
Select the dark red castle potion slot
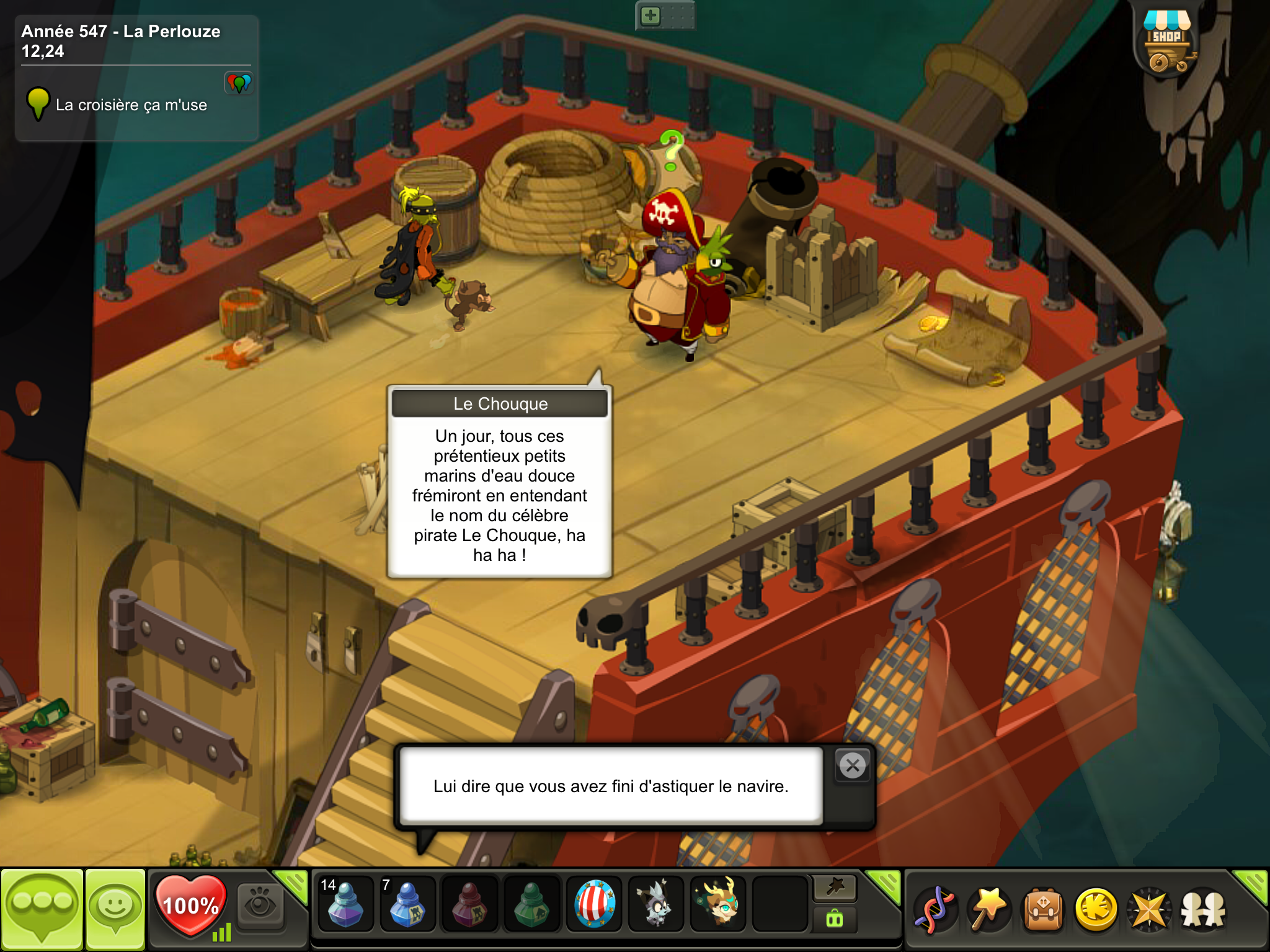pos(469,904)
